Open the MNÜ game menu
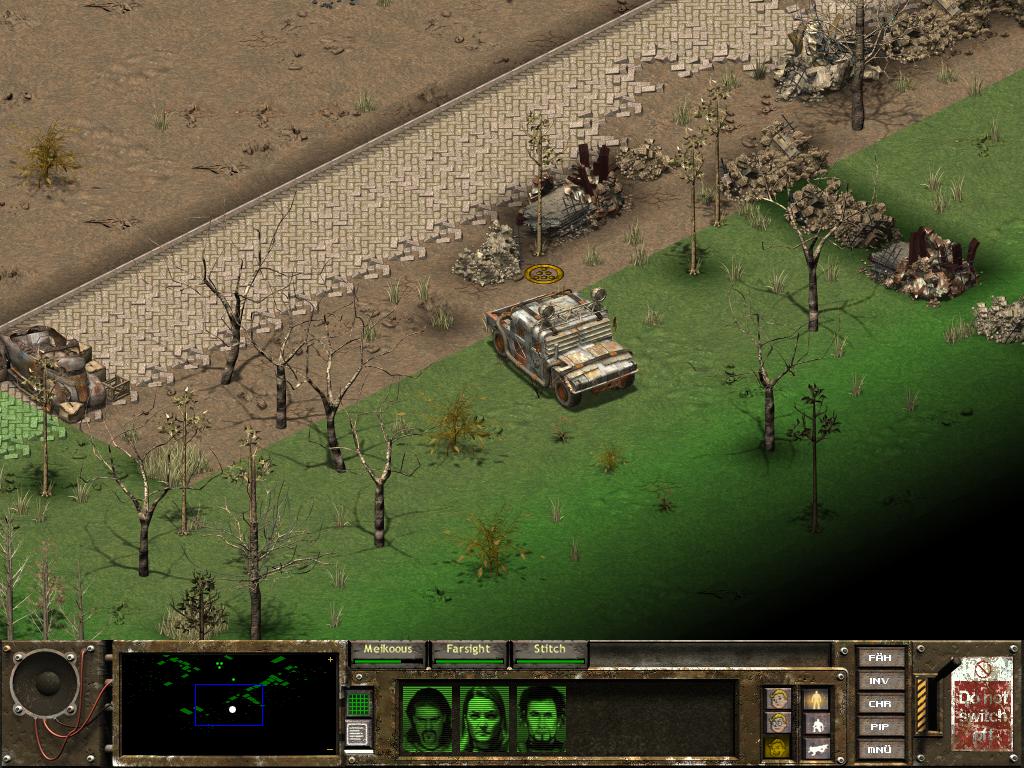The image size is (1024, 768). [x=880, y=750]
